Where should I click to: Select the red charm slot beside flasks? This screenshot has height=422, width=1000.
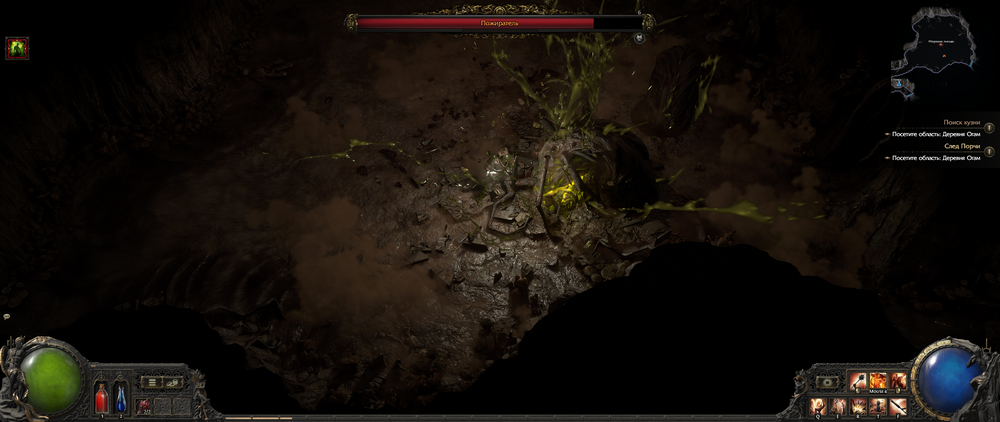(x=144, y=404)
